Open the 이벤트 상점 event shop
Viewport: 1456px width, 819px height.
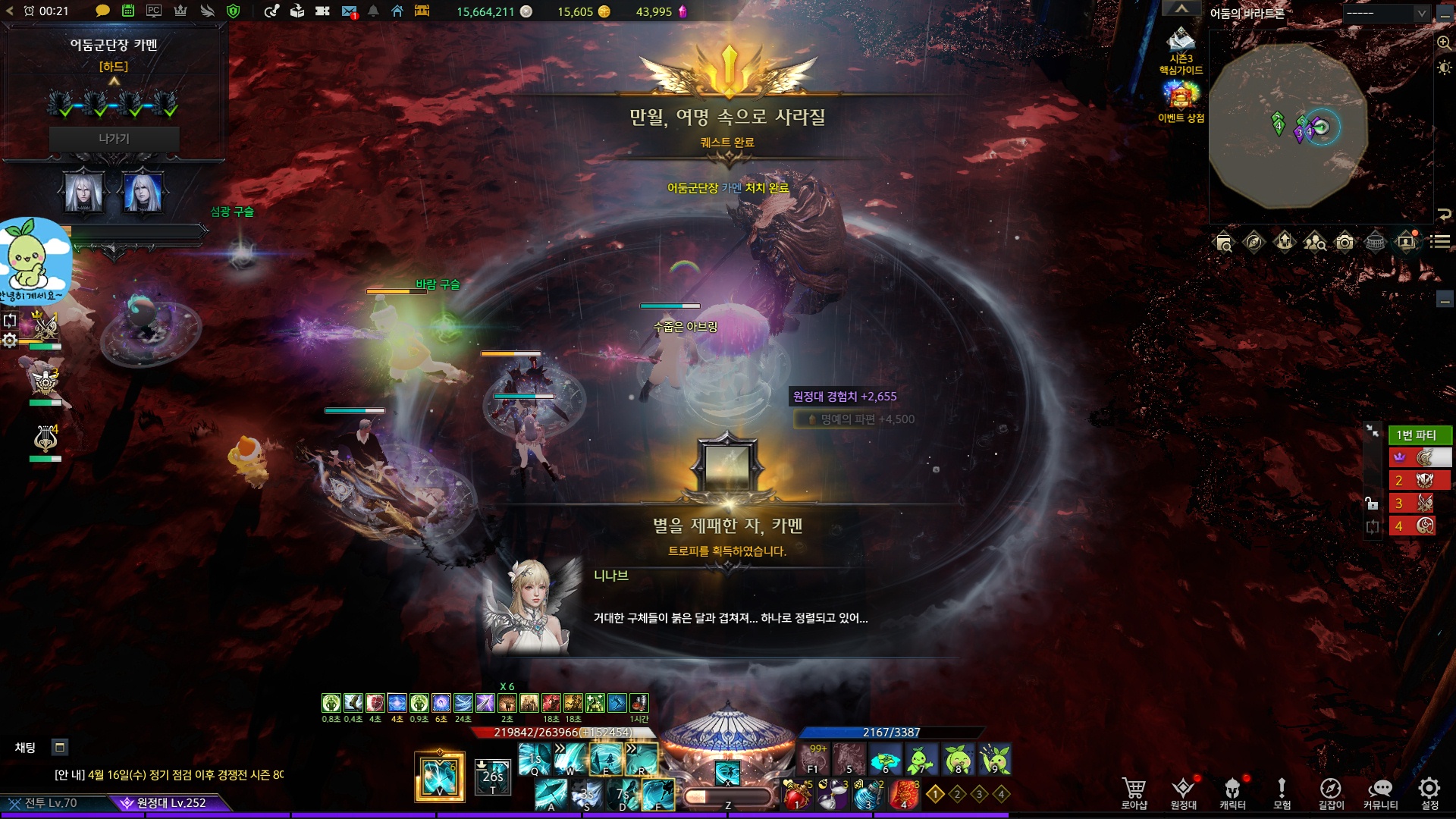(x=1181, y=102)
